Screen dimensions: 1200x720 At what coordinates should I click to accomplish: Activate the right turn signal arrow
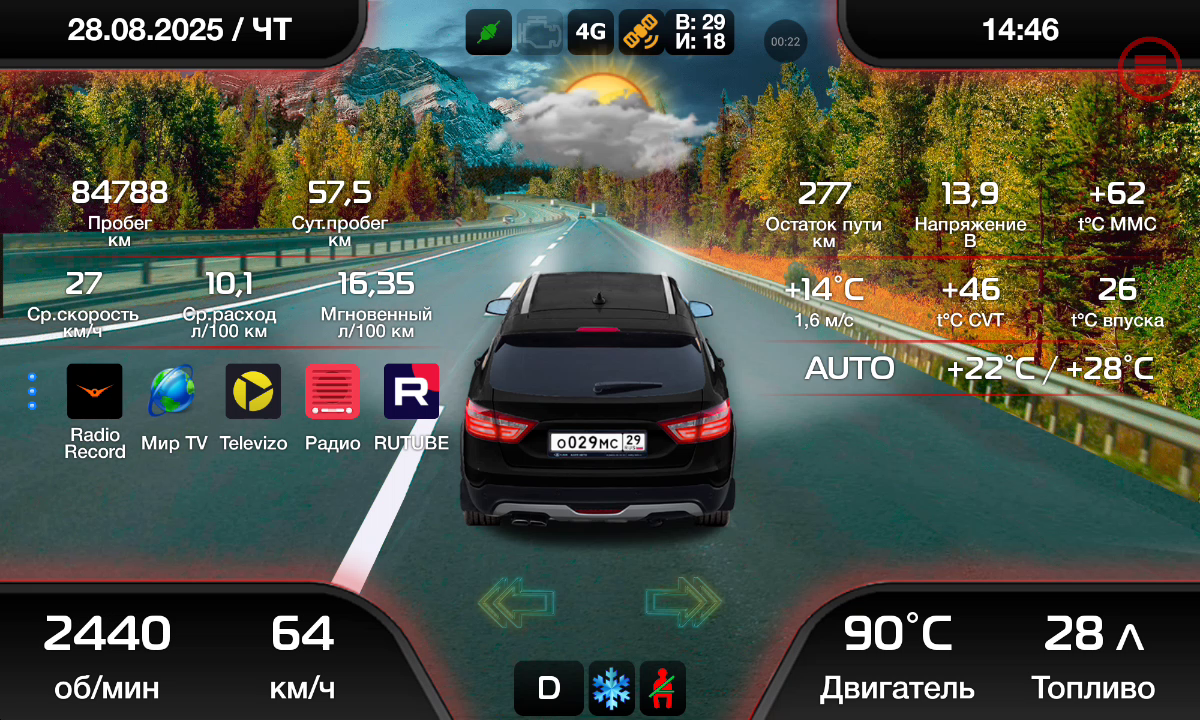click(x=683, y=601)
